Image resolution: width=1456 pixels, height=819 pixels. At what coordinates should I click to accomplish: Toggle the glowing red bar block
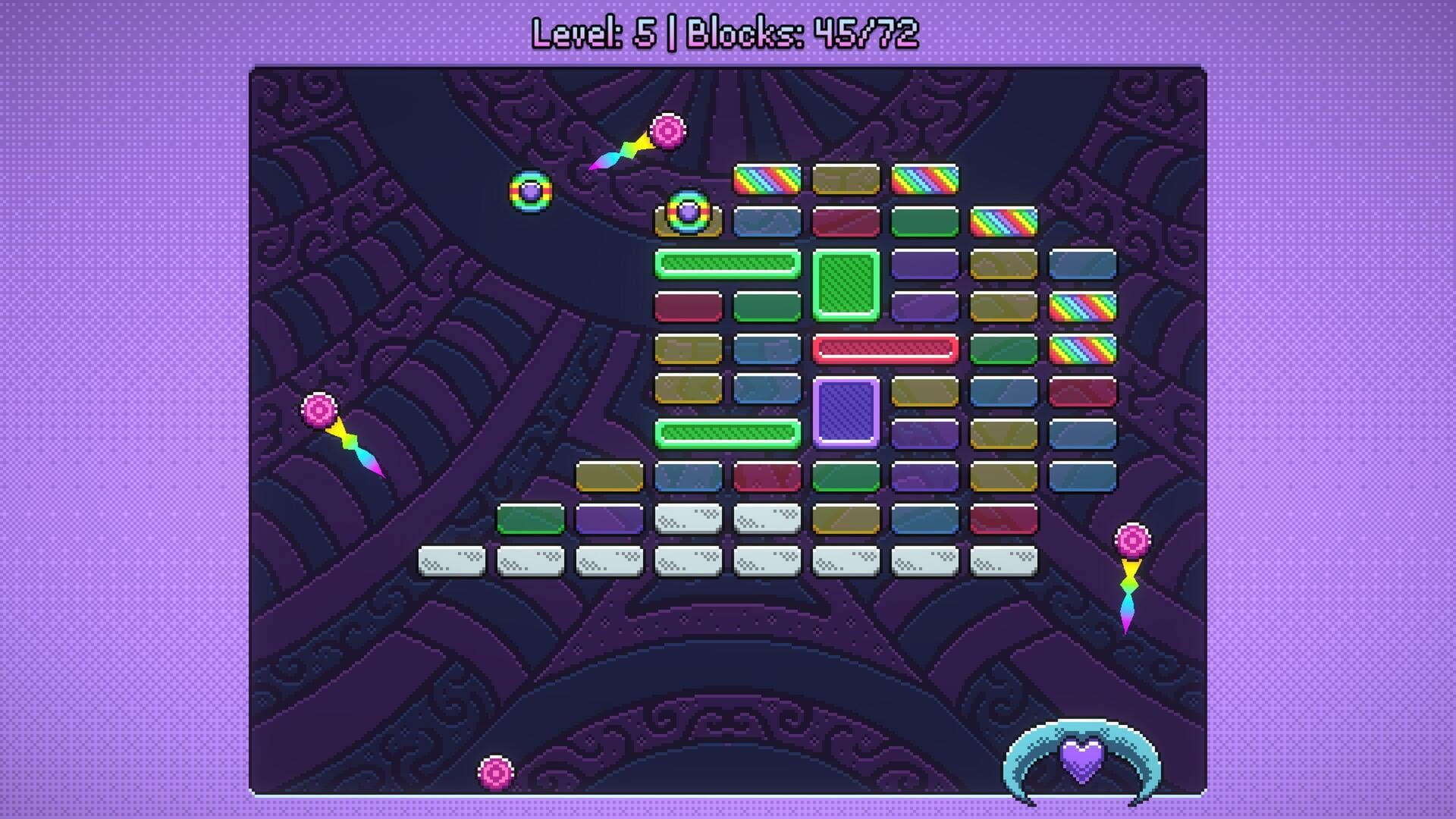pos(887,347)
